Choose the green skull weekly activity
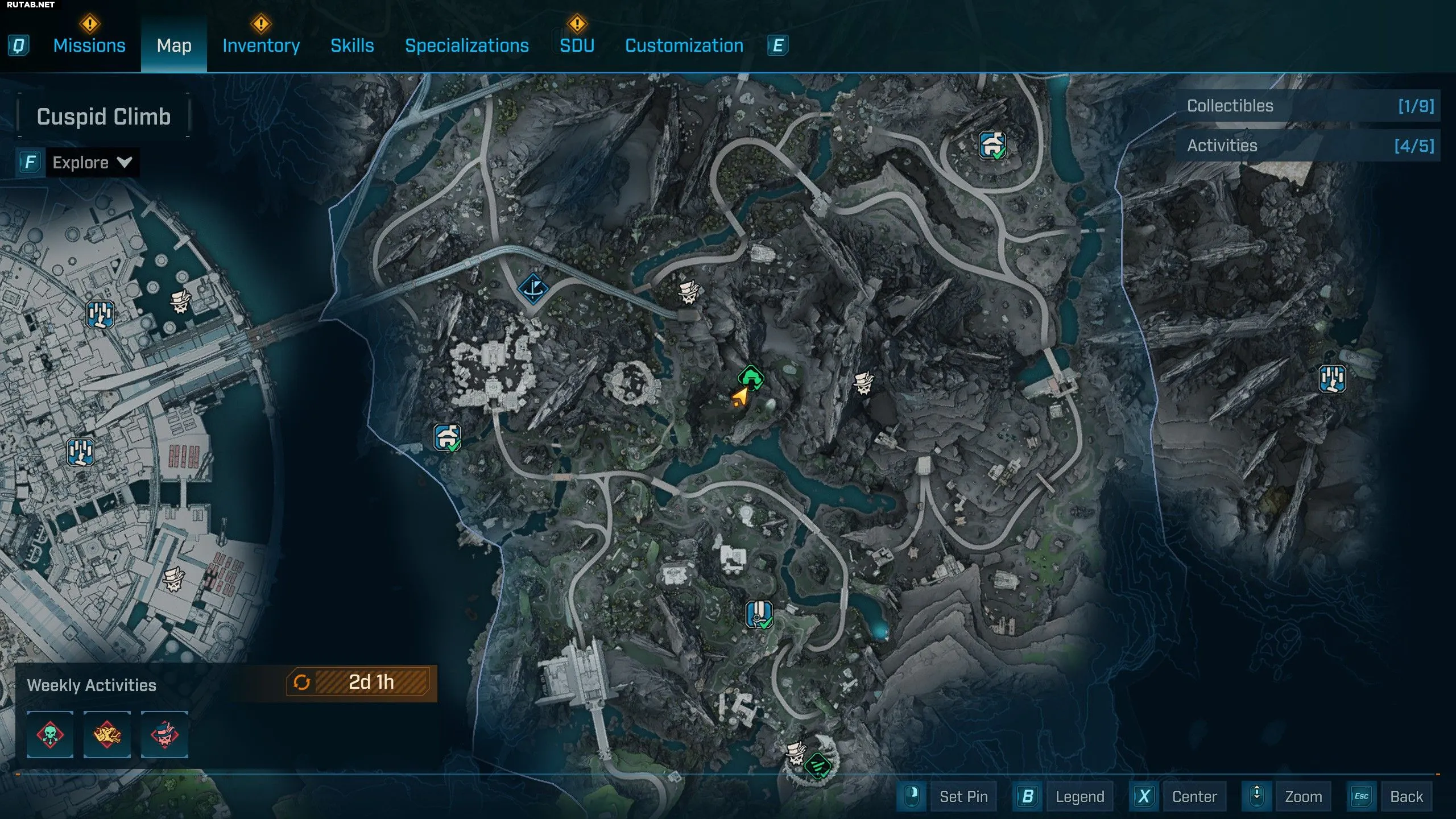The height and width of the screenshot is (819, 1456). (x=50, y=734)
